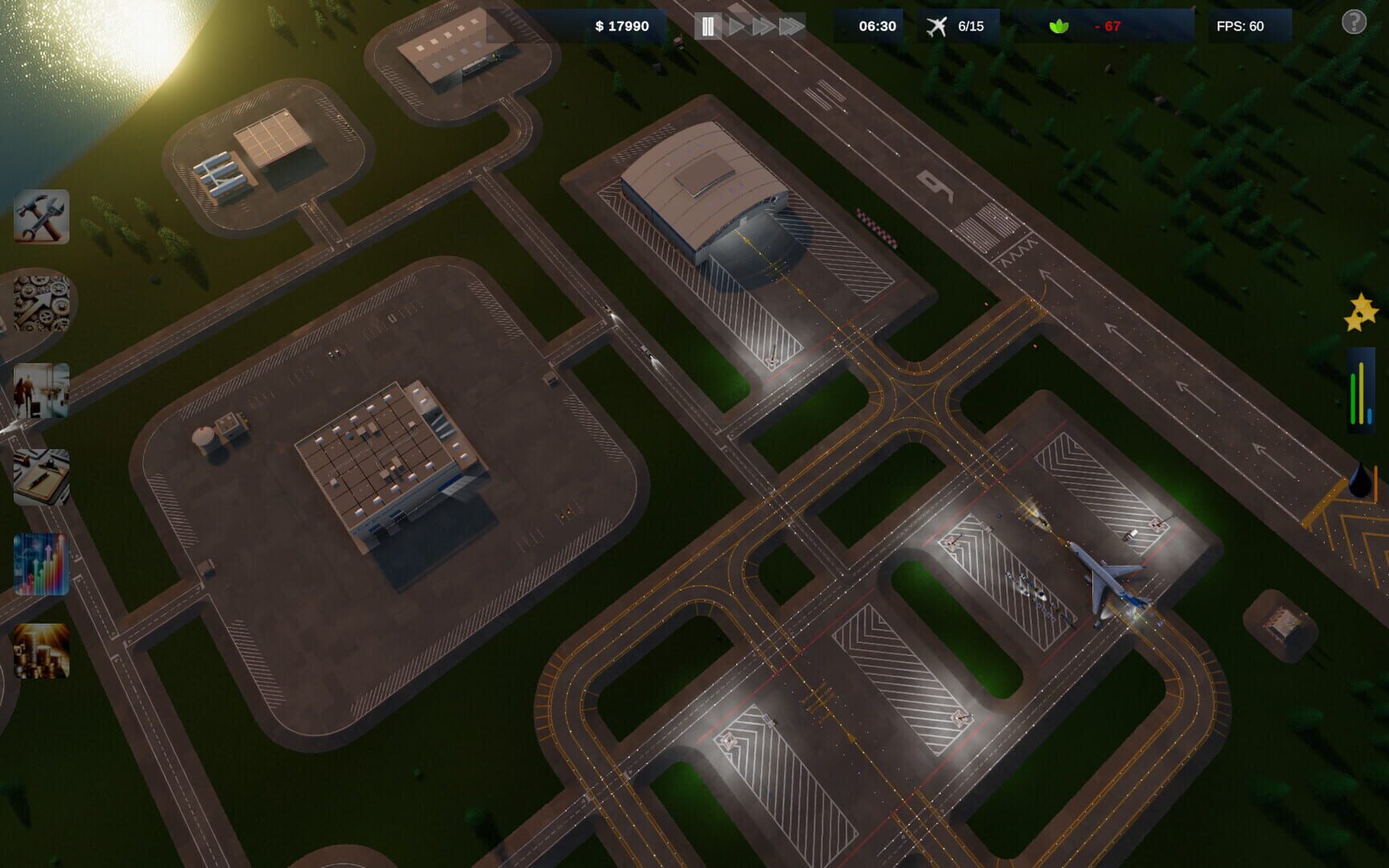Open the performance bars status widget

point(1360,390)
